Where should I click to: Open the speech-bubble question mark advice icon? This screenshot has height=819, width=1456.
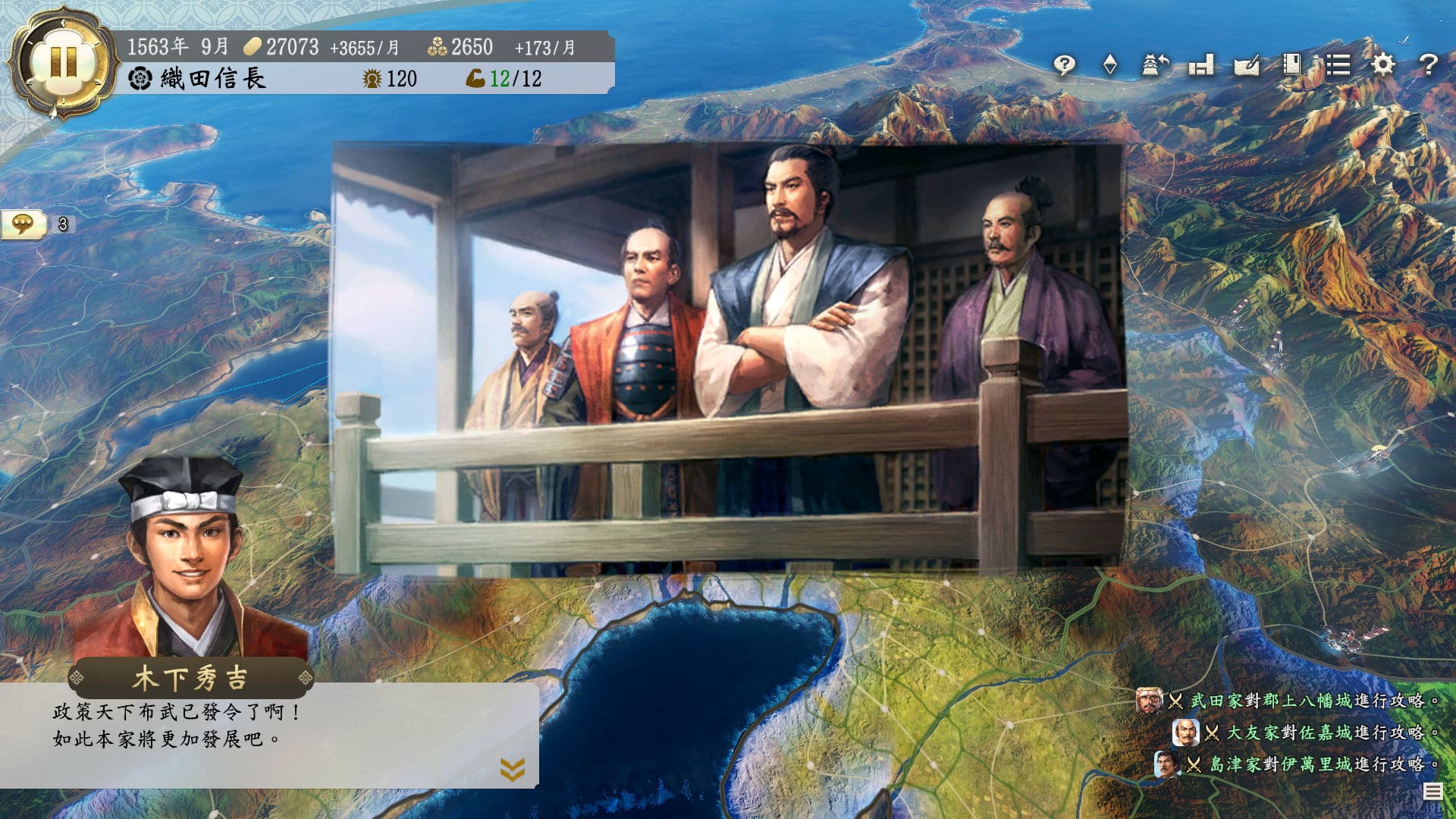[x=1065, y=65]
